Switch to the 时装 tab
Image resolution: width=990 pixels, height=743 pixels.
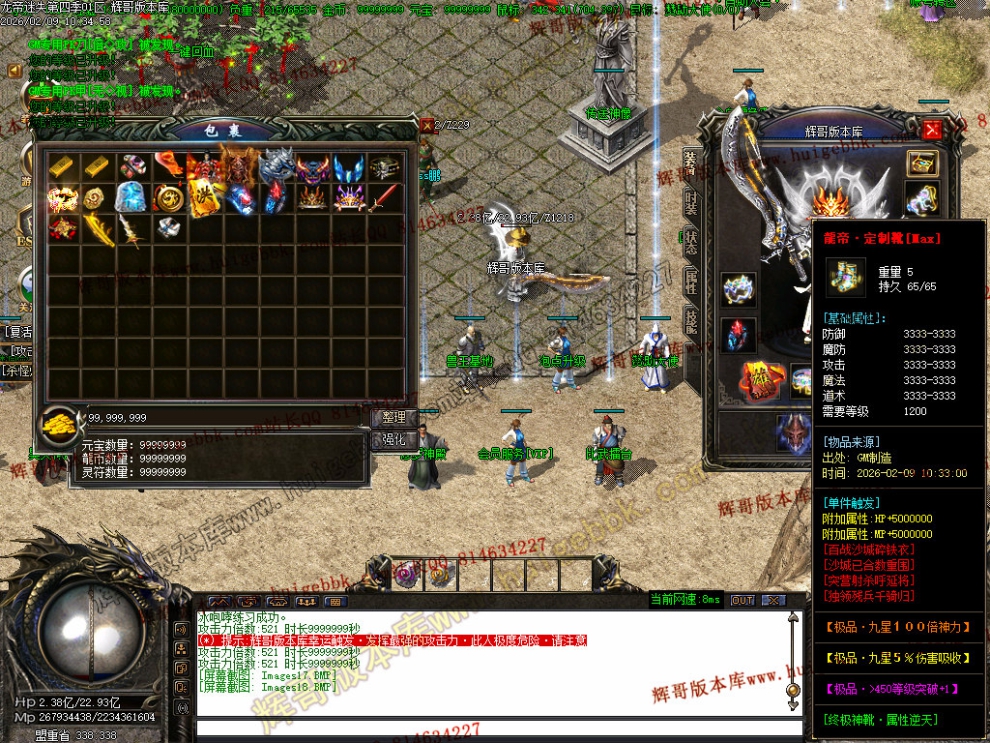pos(691,200)
